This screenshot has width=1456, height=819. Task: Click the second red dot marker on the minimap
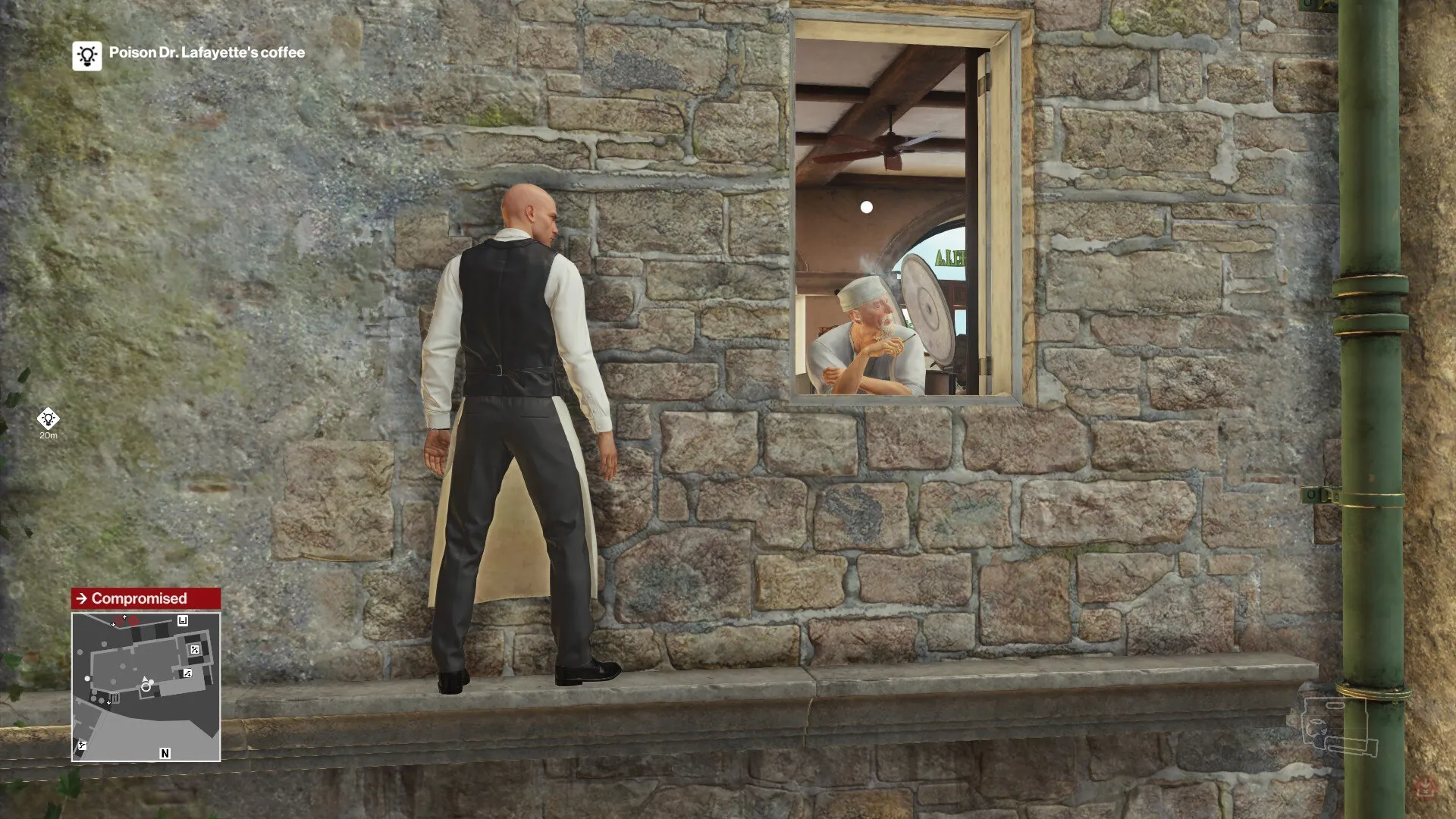[119, 620]
